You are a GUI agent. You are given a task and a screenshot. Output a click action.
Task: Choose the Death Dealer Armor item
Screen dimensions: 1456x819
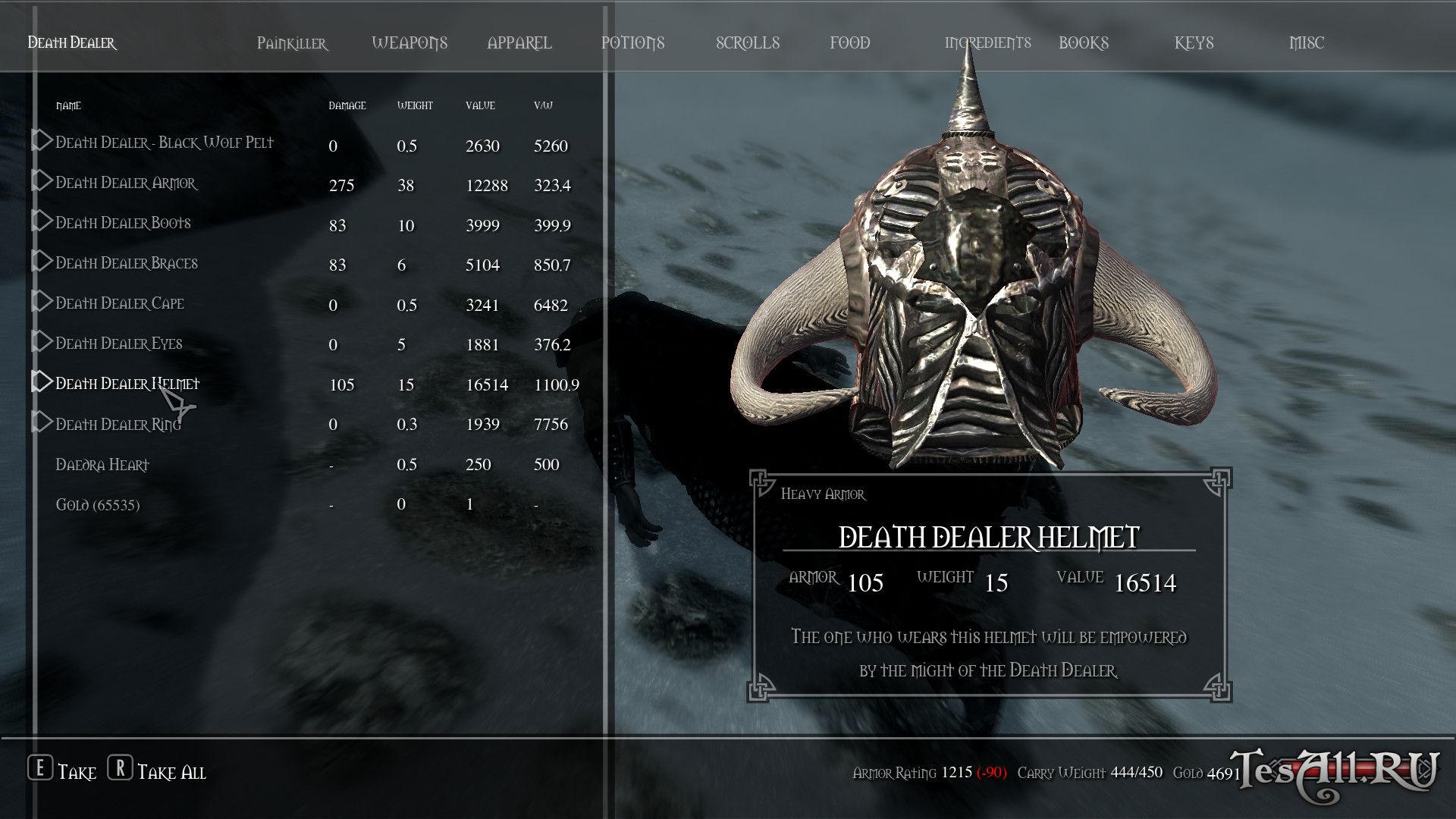coord(126,183)
